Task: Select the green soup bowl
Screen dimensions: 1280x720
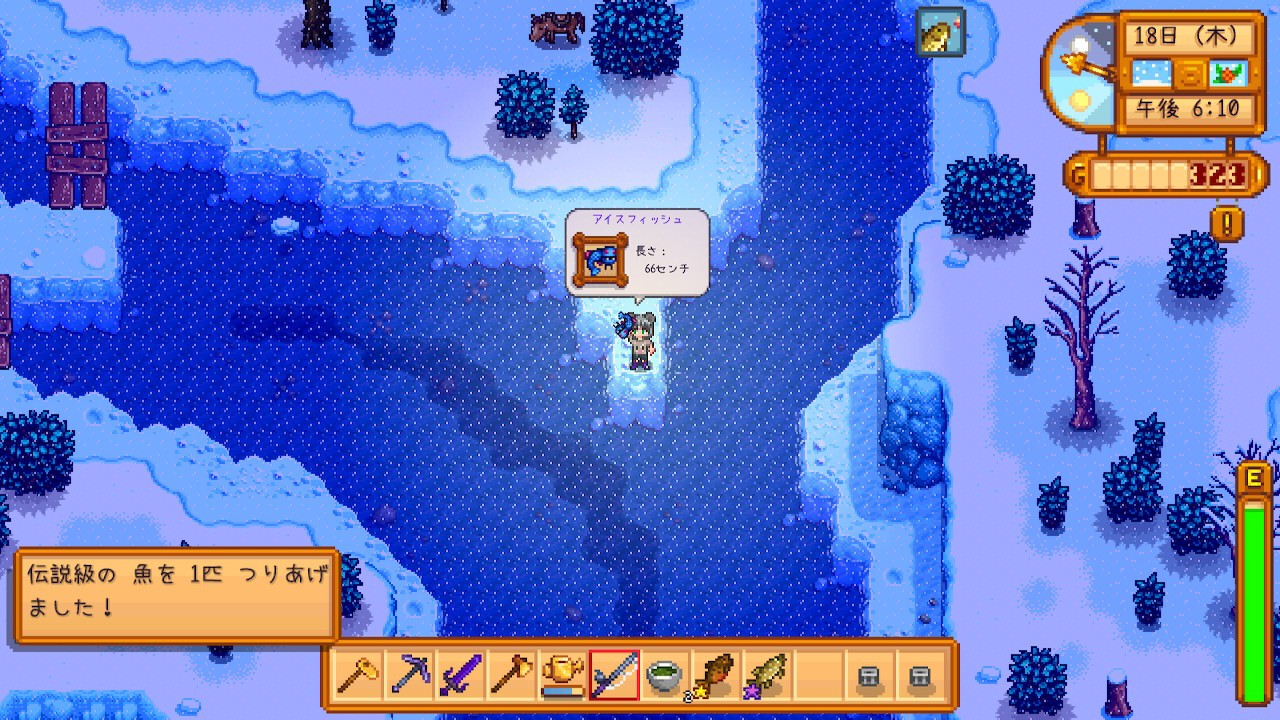Action: point(665,676)
